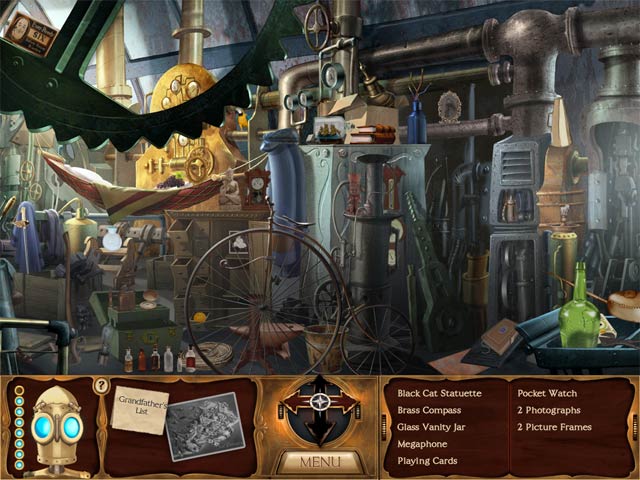The height and width of the screenshot is (480, 640).
Task: Open the question mark help icon
Action: 101,385
